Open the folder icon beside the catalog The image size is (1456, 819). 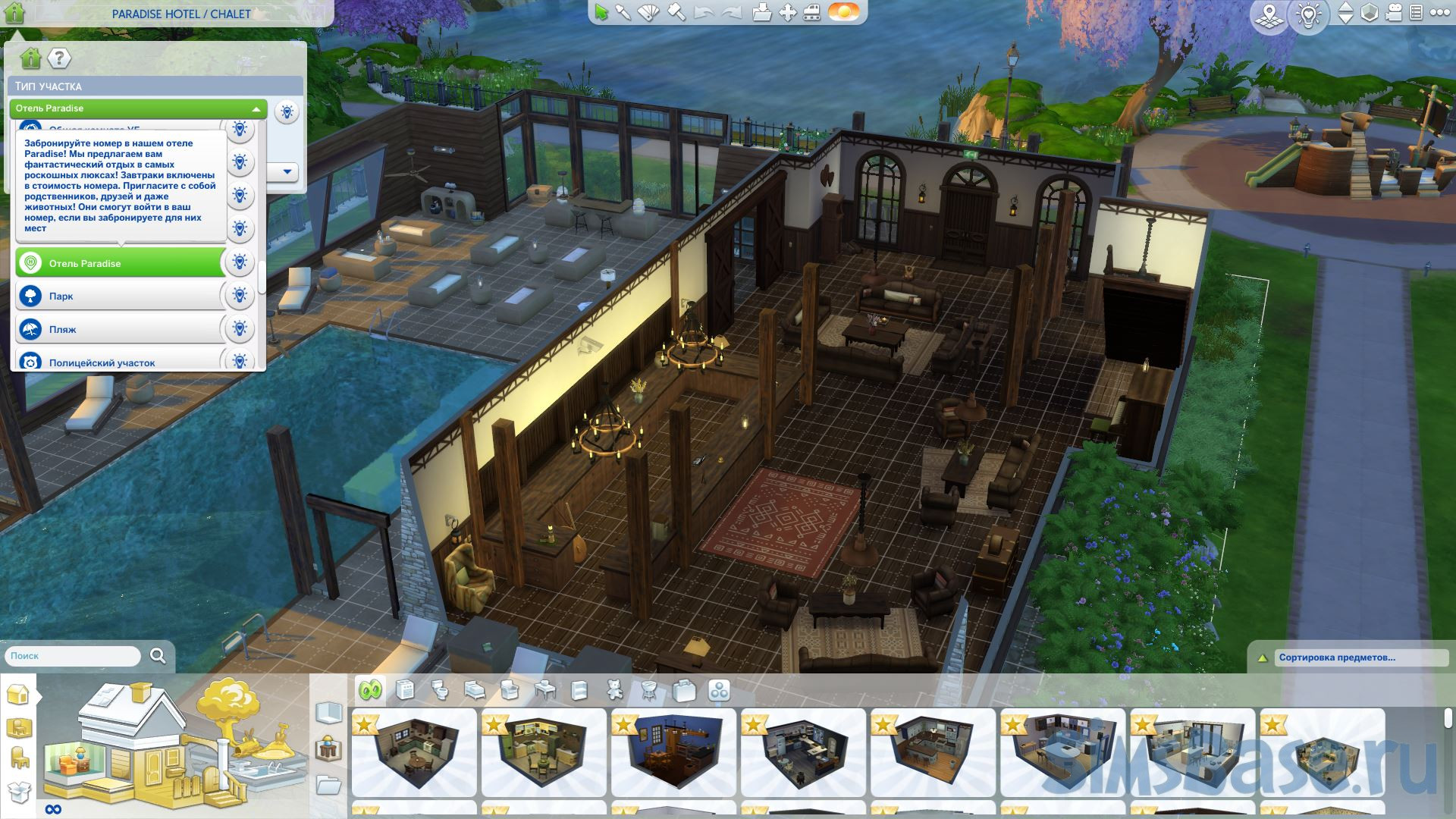[328, 785]
